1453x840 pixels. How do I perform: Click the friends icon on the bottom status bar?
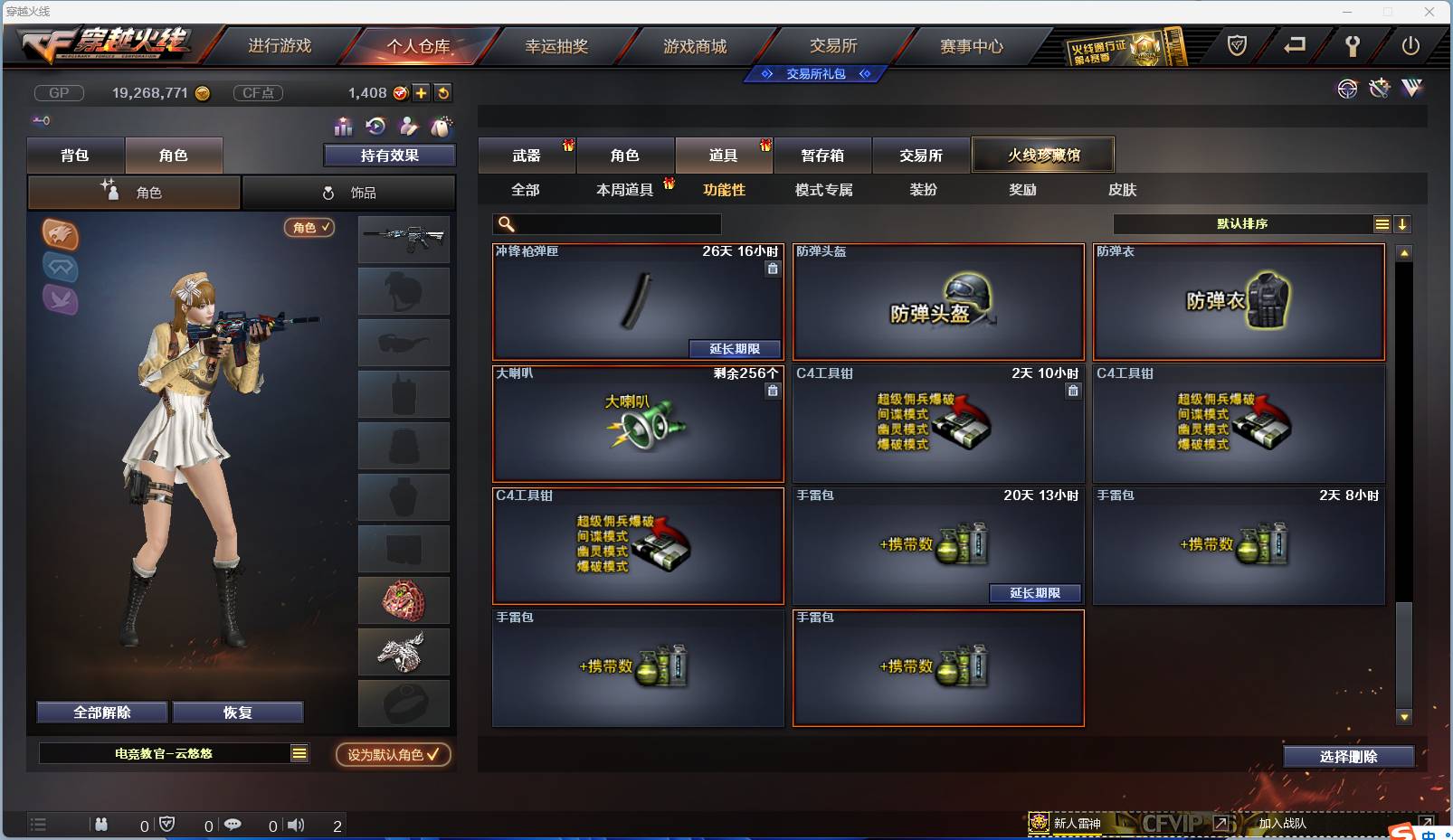point(102,825)
